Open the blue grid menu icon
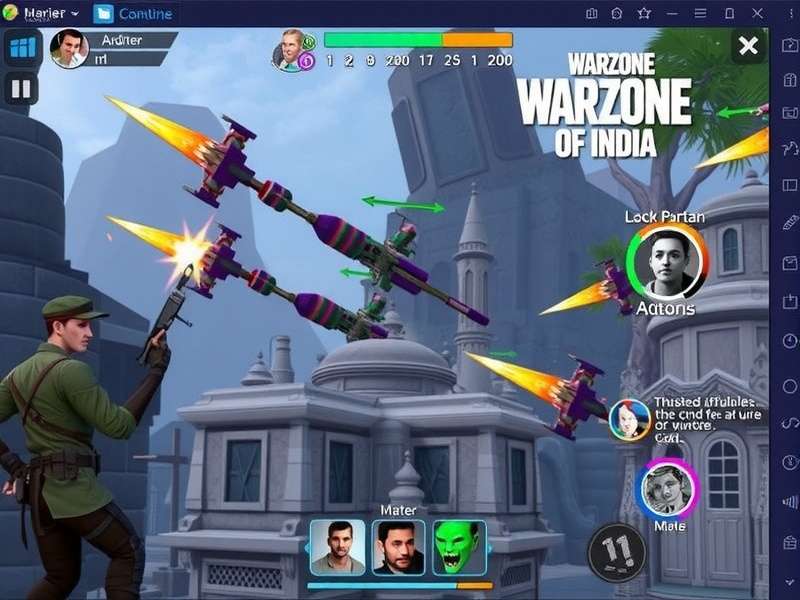800x600 pixels. point(21,47)
